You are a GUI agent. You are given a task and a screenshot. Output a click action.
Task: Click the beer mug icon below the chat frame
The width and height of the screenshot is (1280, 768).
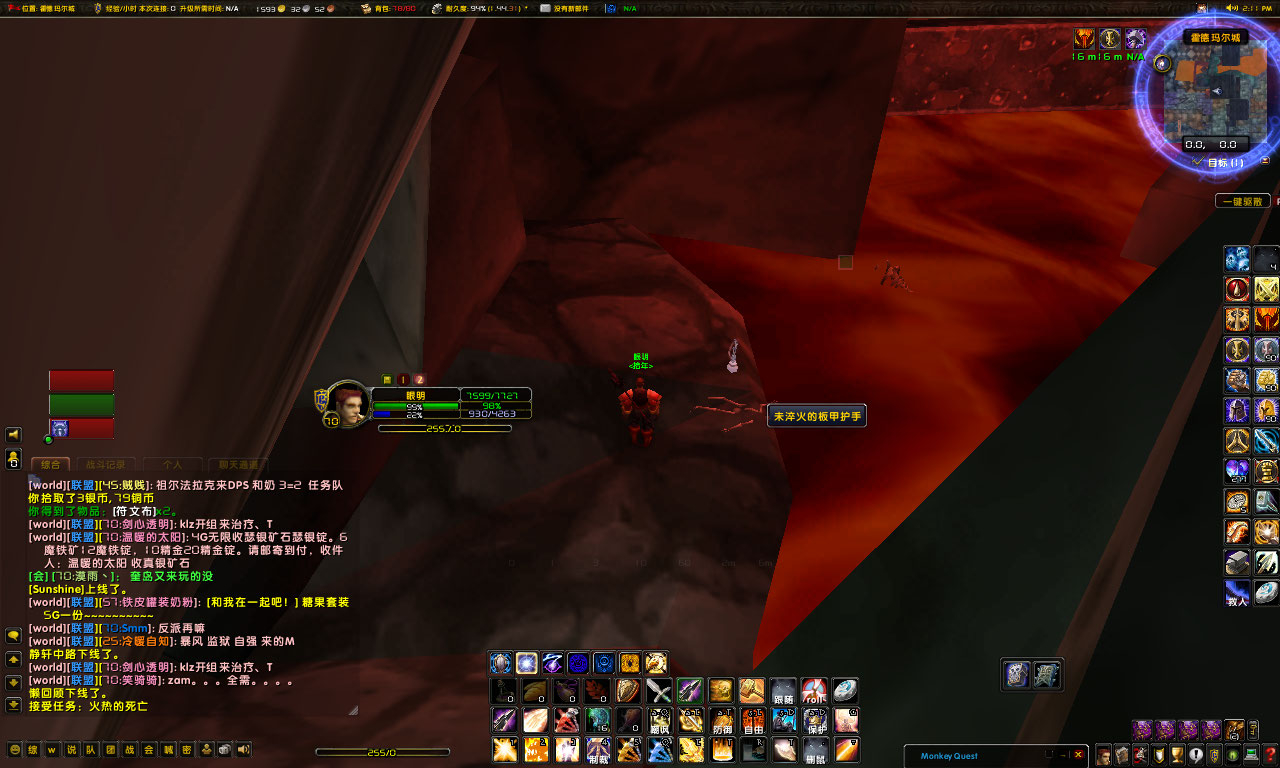click(x=224, y=749)
